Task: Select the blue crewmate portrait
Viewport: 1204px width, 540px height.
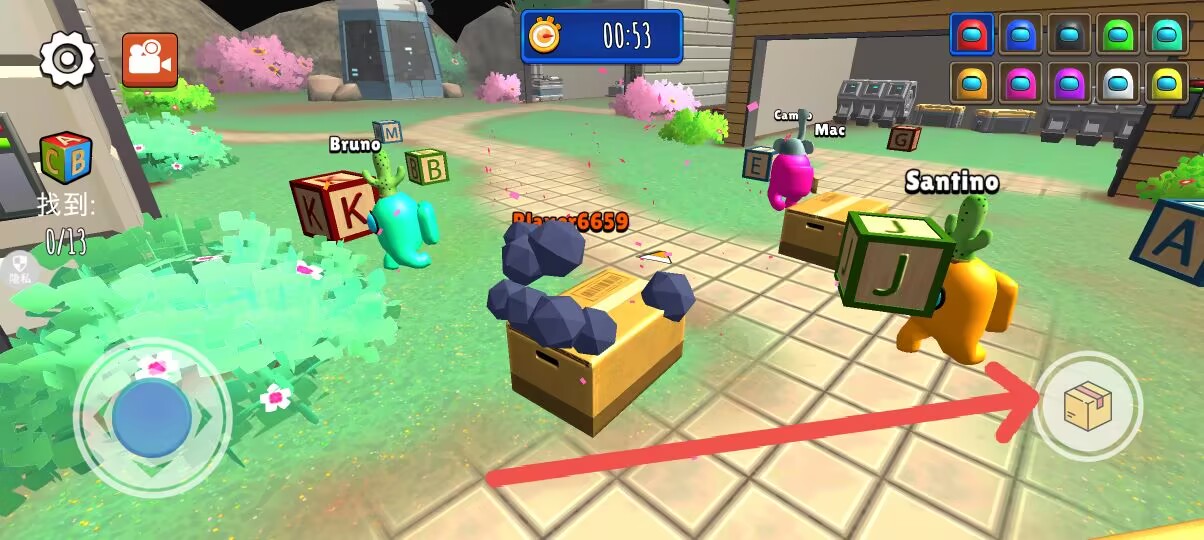Action: click(x=1020, y=35)
